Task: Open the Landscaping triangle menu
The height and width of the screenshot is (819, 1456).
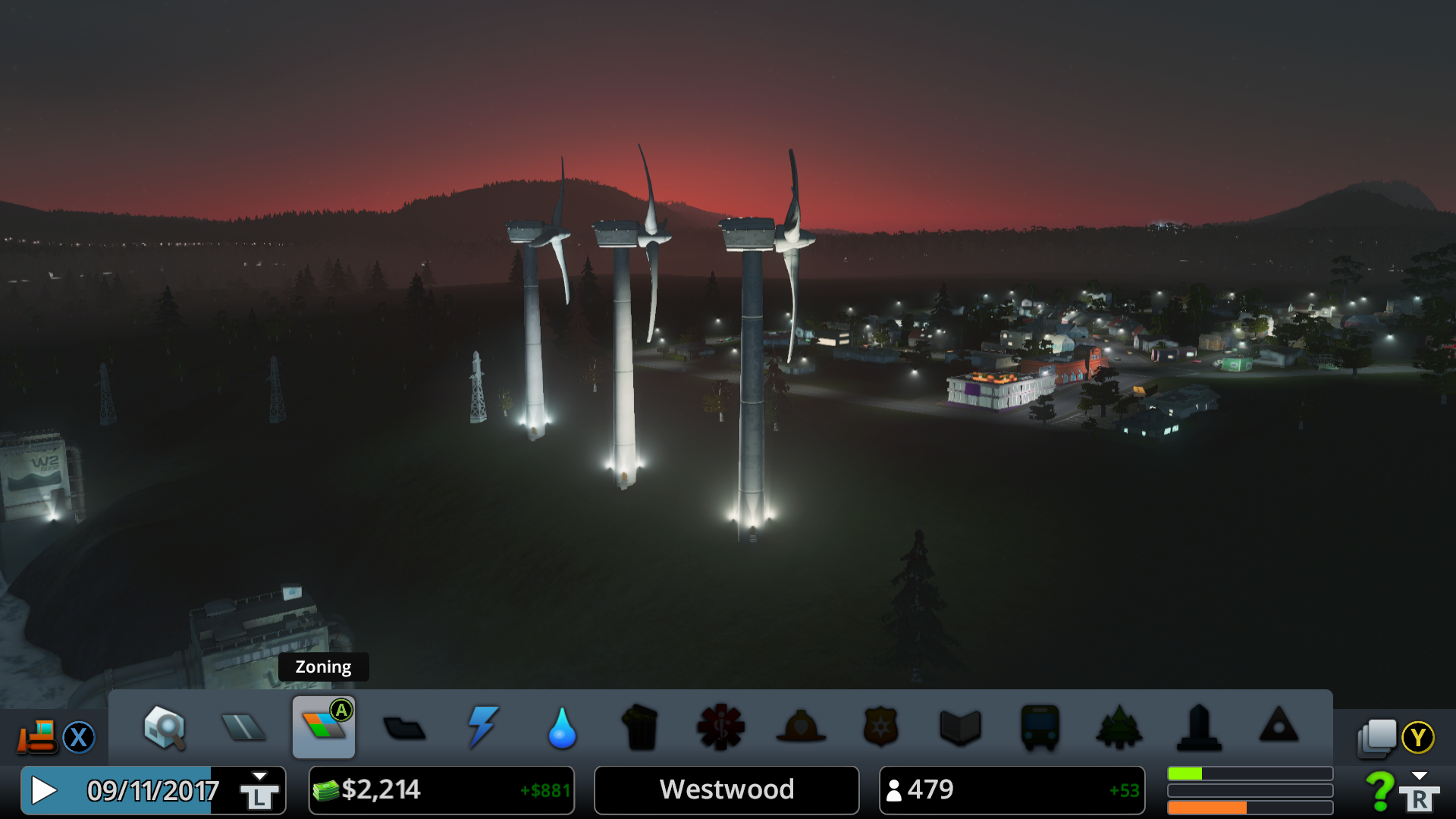Action: [1279, 726]
